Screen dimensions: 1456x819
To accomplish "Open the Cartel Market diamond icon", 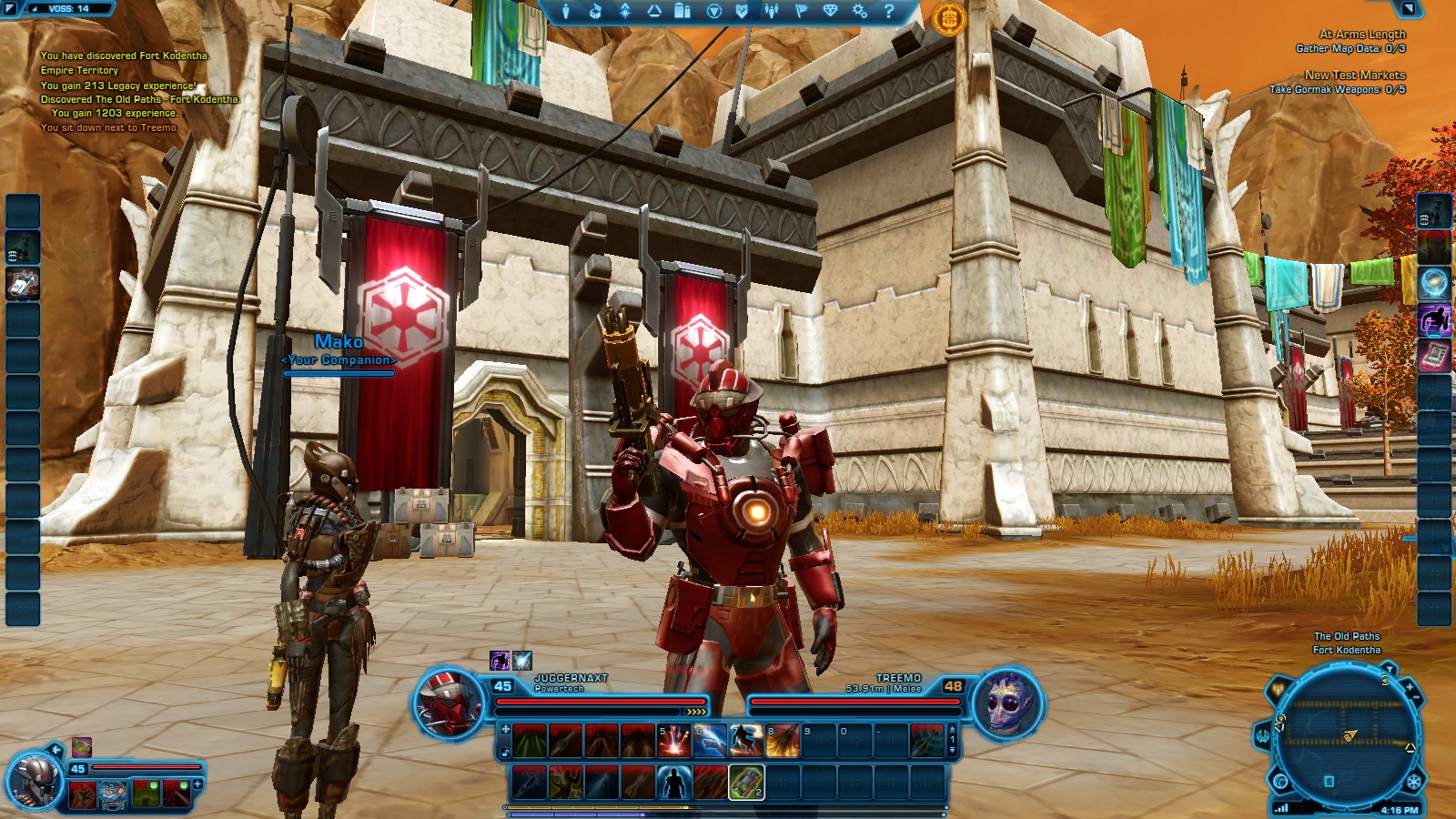I will point(831,12).
